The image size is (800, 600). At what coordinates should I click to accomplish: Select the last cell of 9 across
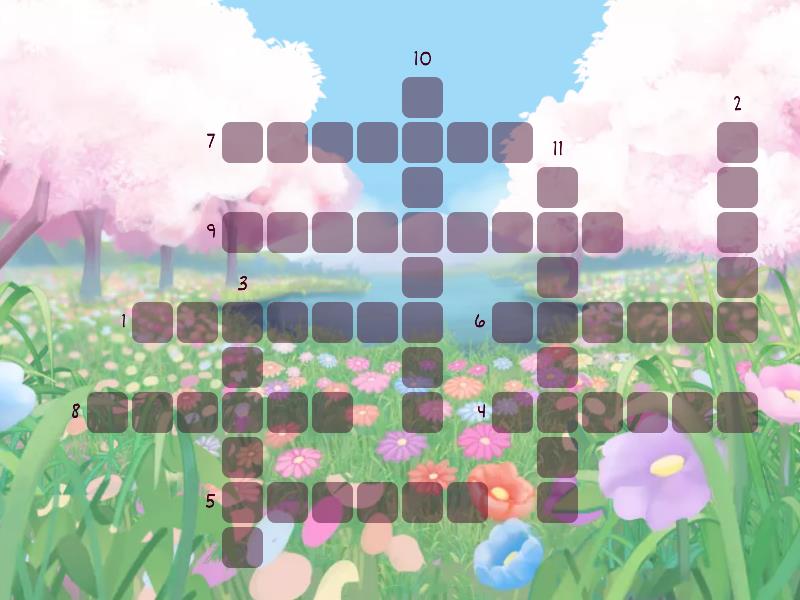point(602,232)
